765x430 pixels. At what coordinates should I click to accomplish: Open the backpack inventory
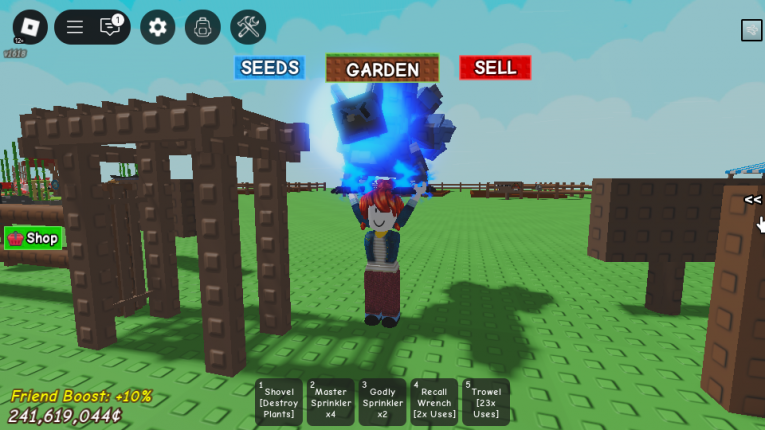[x=203, y=27]
